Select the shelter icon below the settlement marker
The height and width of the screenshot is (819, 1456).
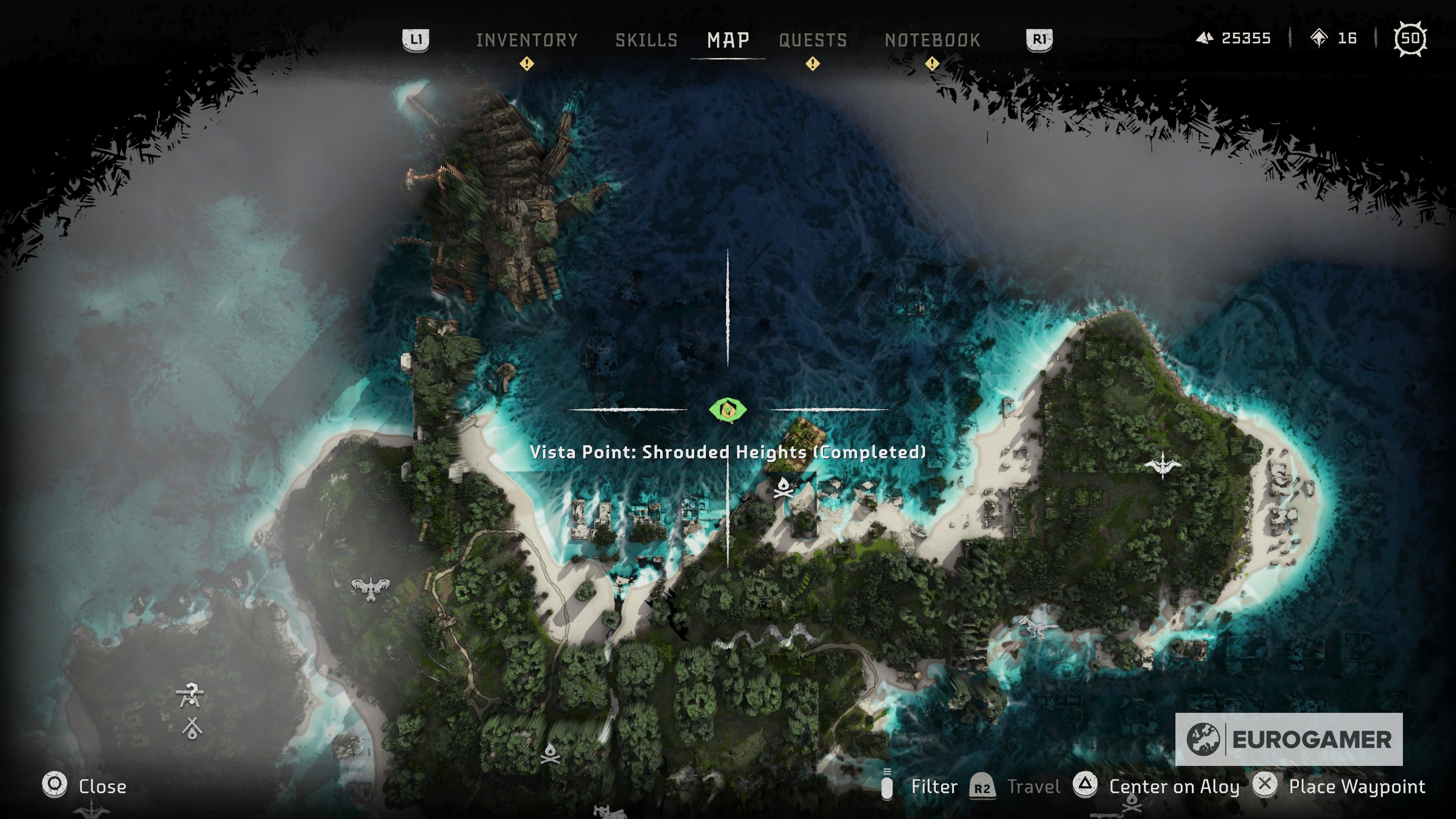[192, 728]
